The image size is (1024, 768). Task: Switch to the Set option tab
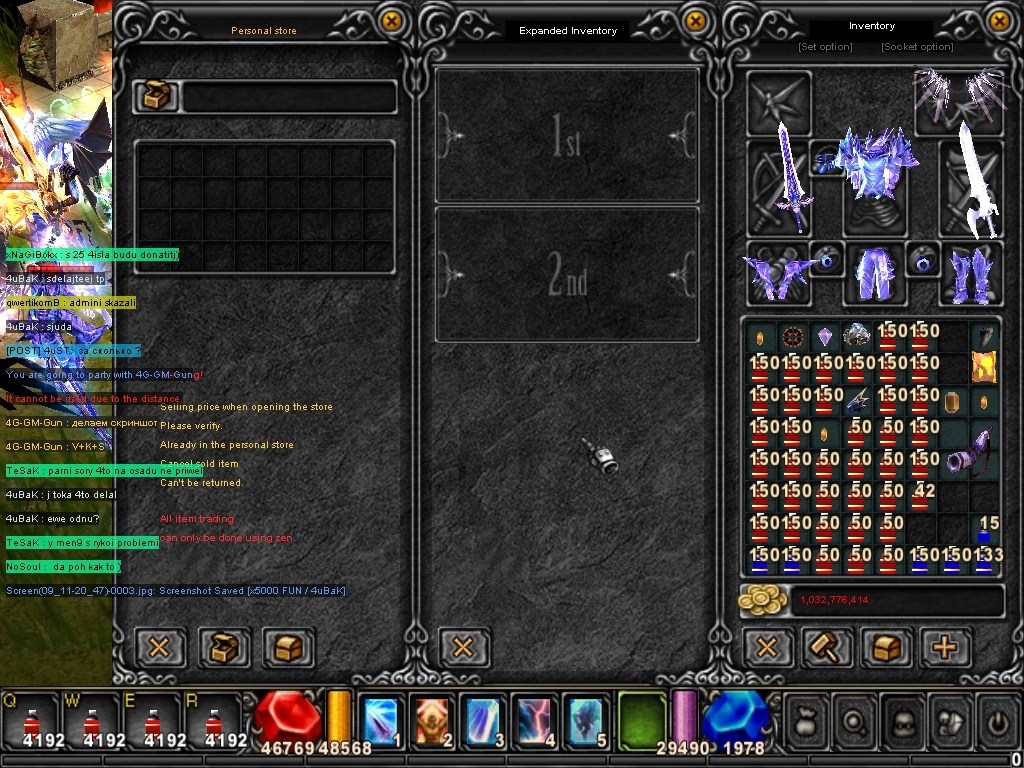(x=825, y=47)
